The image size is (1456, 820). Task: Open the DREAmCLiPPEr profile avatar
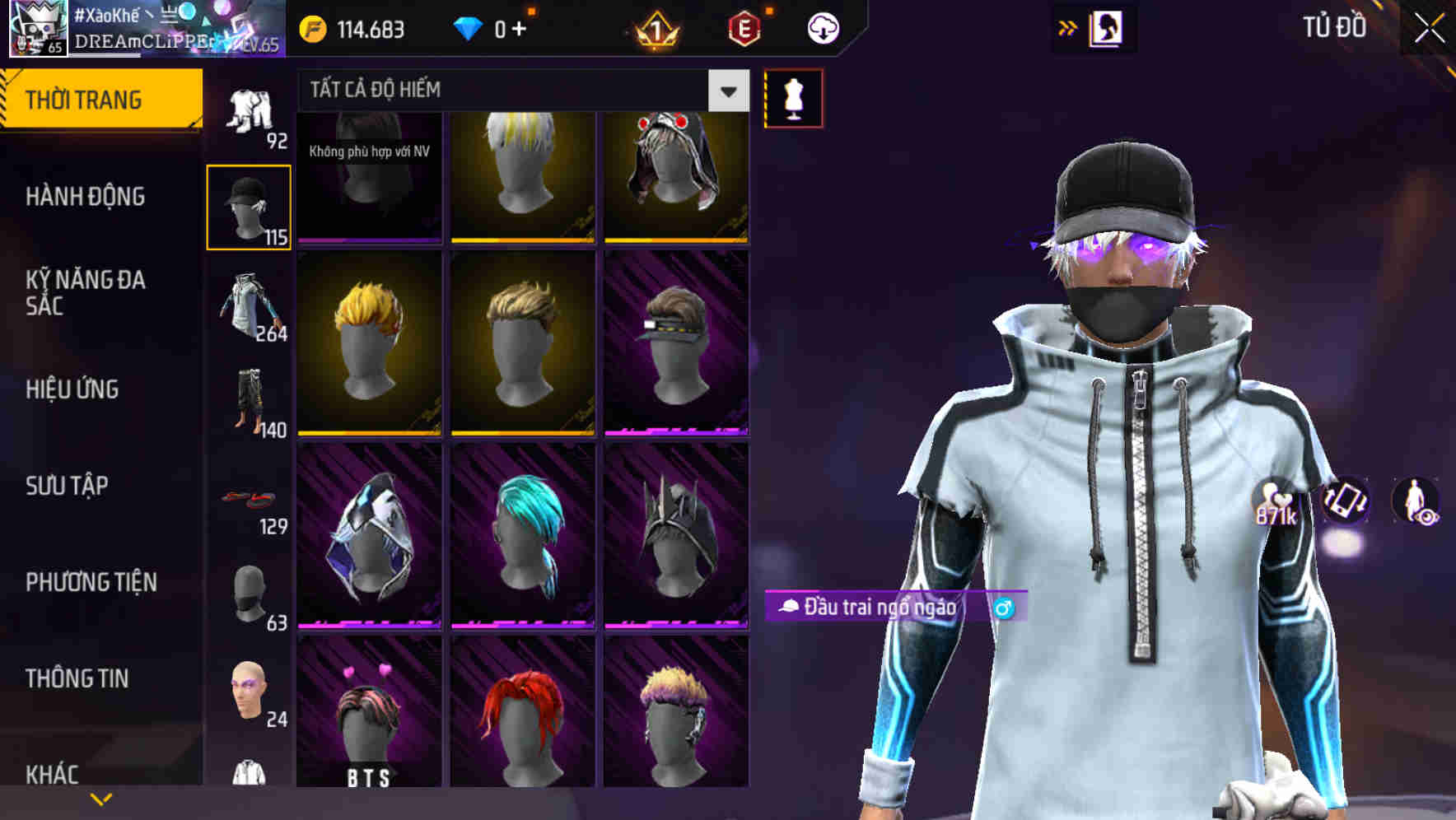click(38, 30)
